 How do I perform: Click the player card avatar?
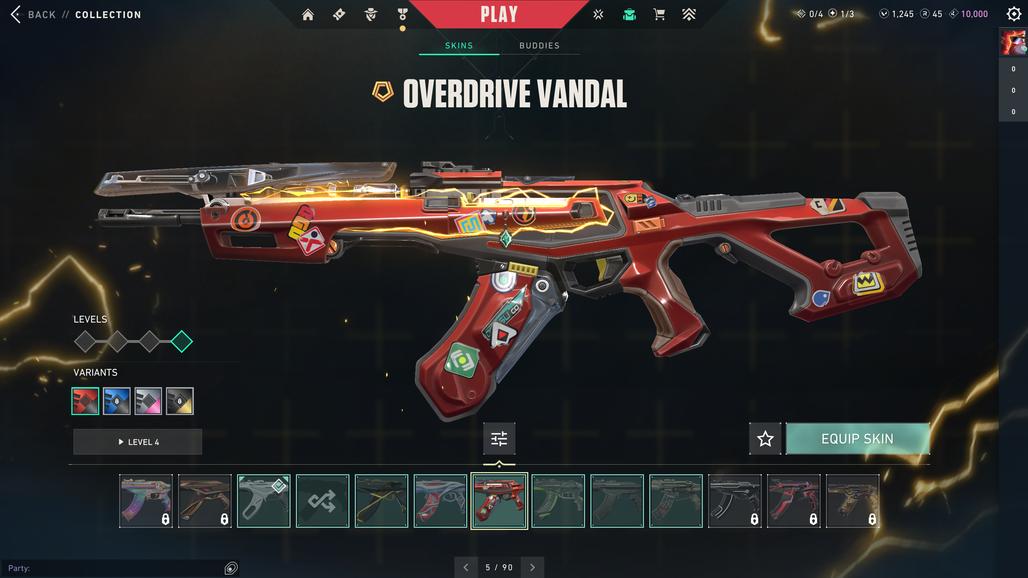pyautogui.click(x=1013, y=42)
